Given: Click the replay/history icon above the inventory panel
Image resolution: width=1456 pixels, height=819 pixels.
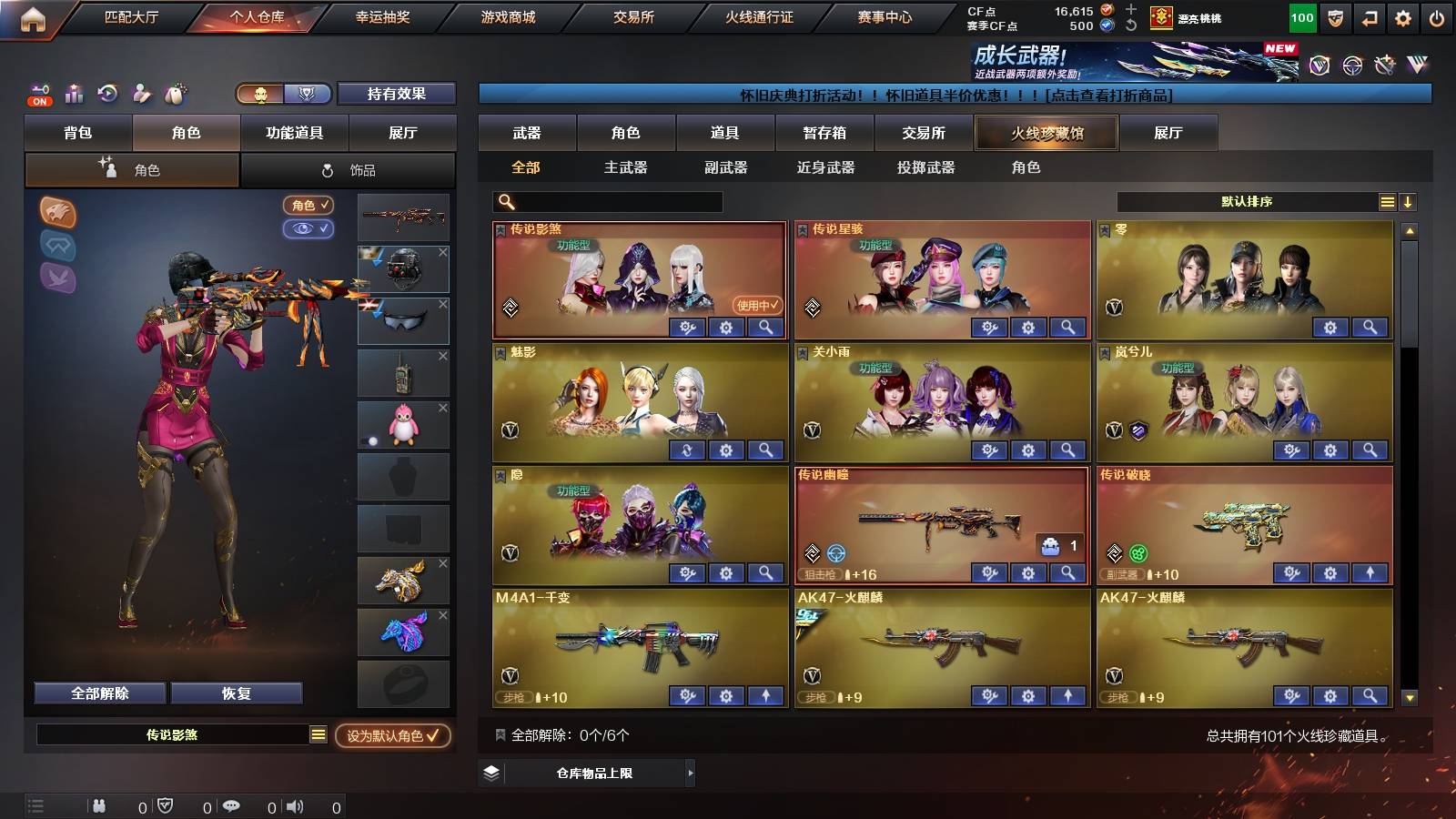Looking at the screenshot, I should click(x=106, y=95).
